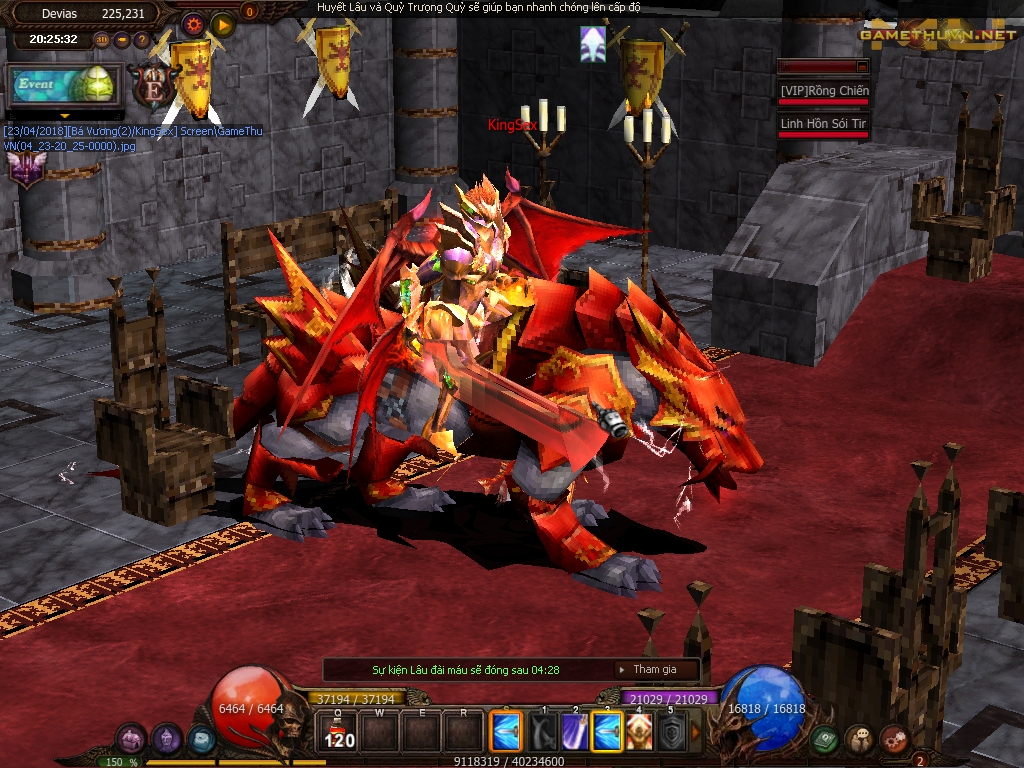This screenshot has height=768, width=1024.
Task: Click the yellow play arrow button
Action: point(222,23)
